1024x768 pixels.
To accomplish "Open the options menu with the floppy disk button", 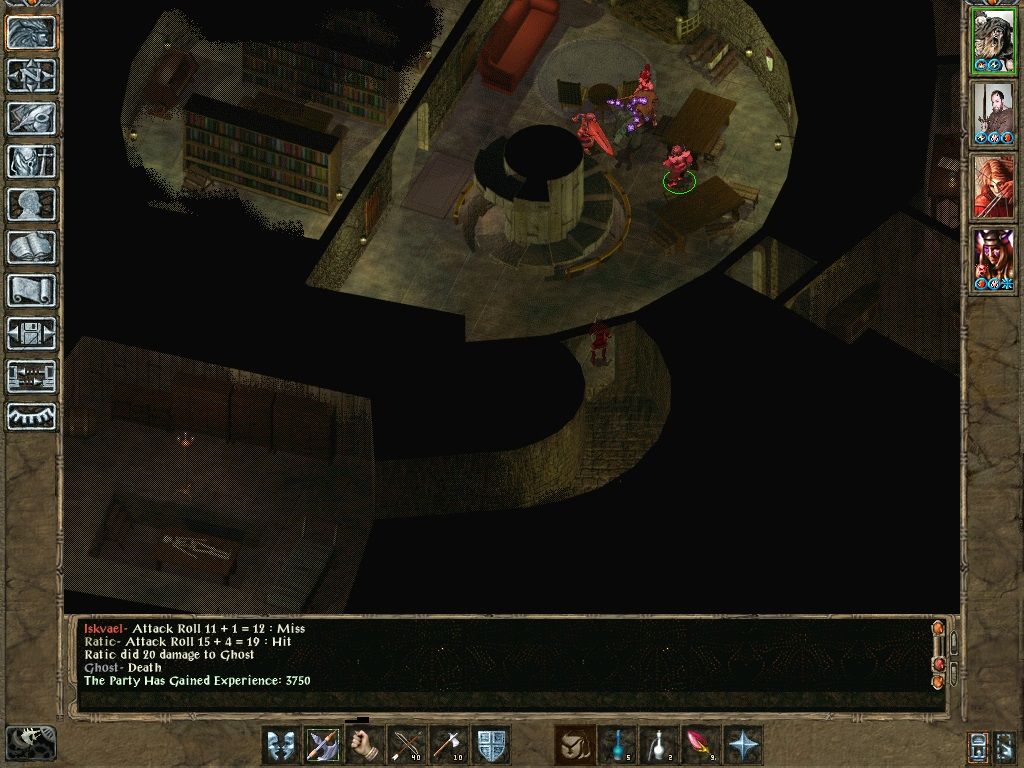I will 32,333.
